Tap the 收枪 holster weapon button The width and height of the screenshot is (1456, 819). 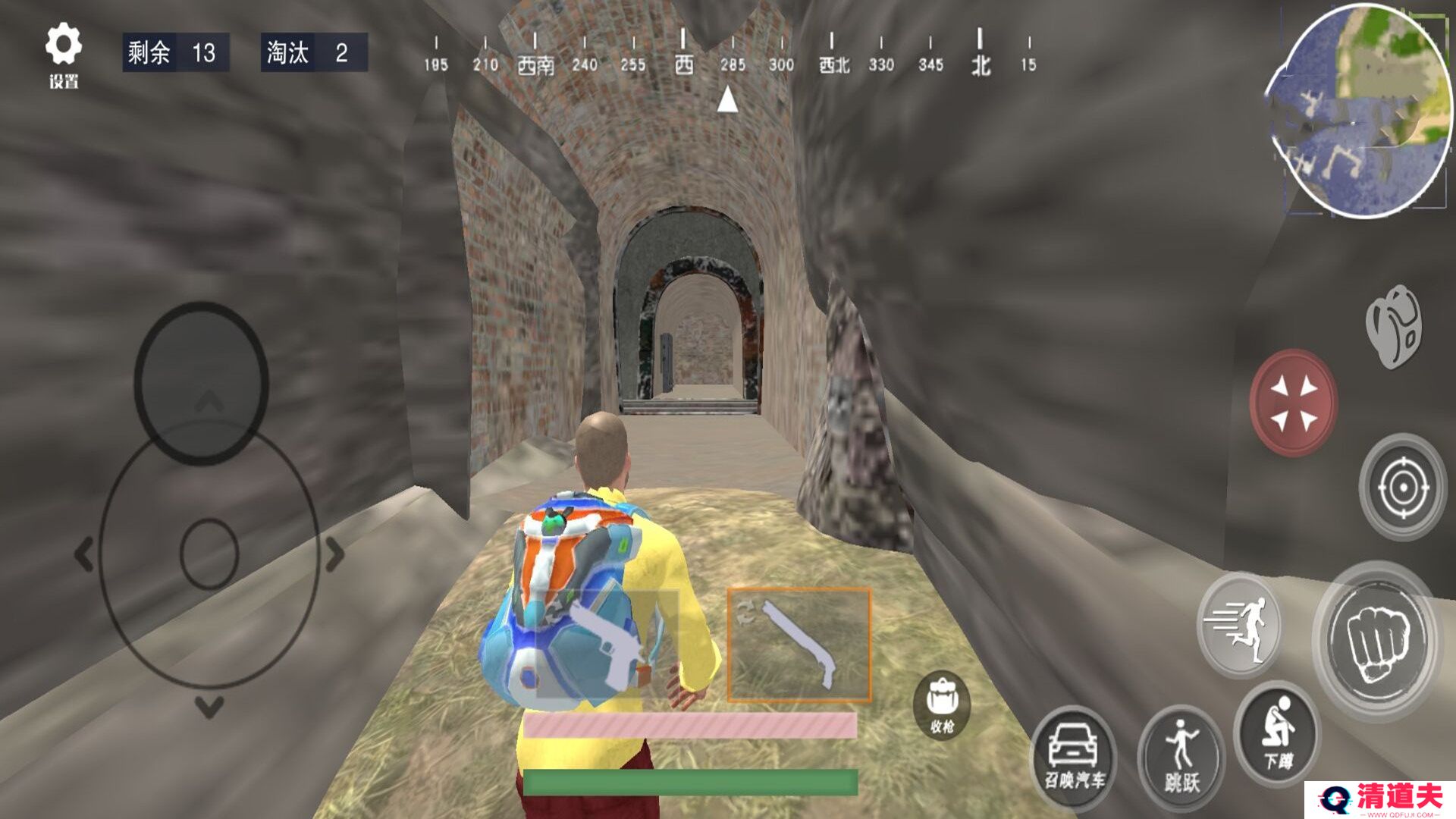pyautogui.click(x=942, y=705)
